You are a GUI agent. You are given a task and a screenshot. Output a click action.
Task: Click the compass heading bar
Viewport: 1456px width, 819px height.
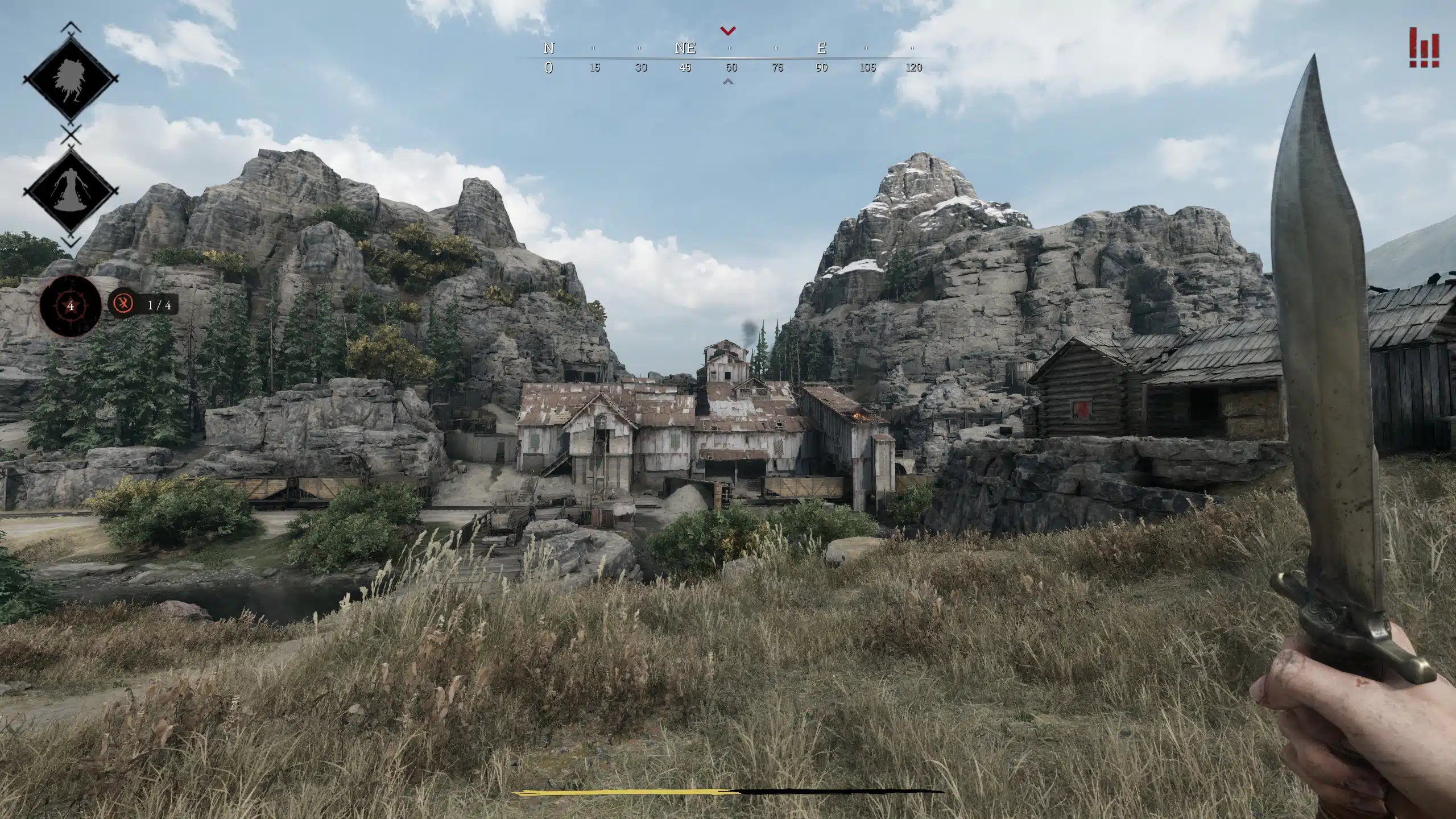pos(730,58)
